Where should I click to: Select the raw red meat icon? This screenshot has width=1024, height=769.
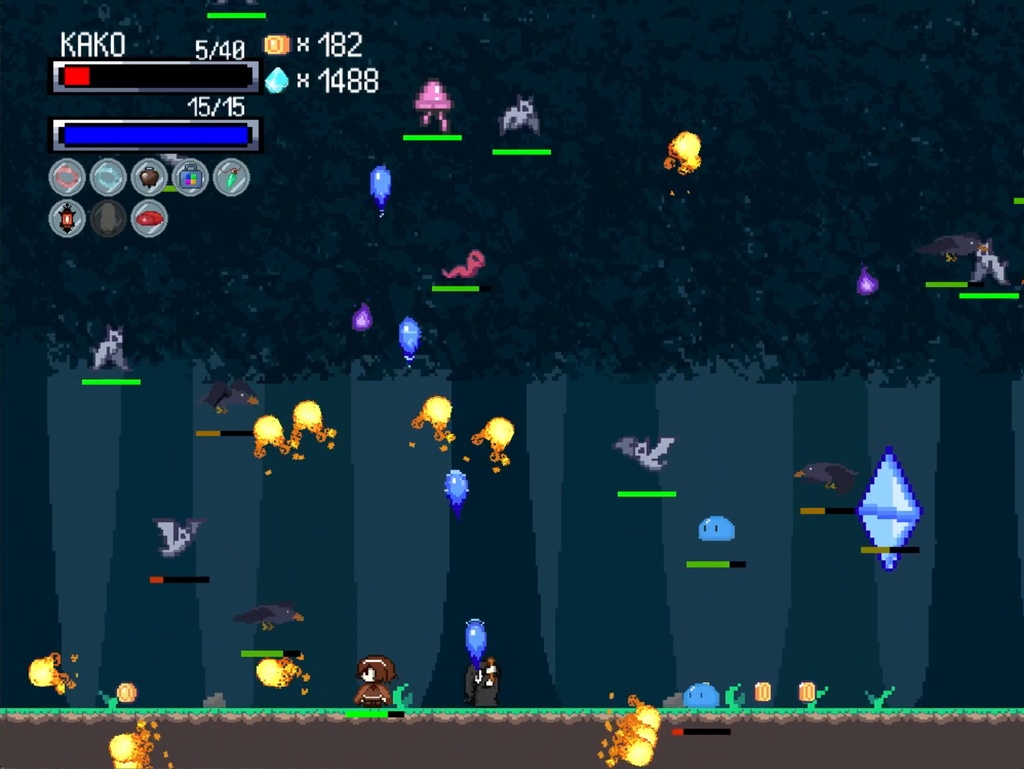click(149, 218)
